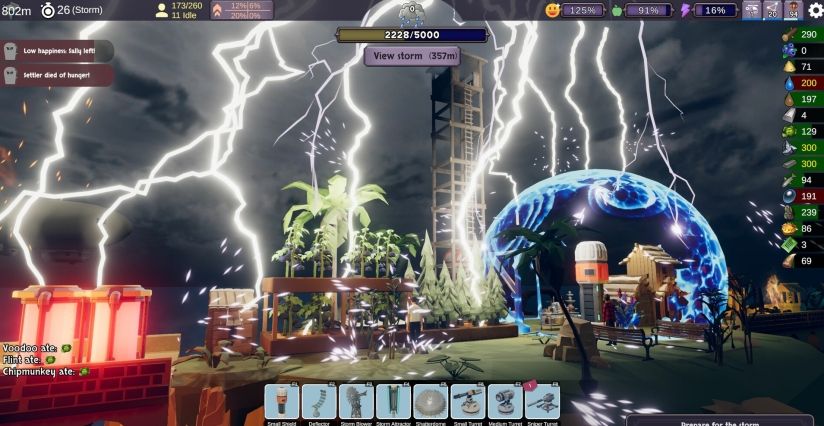
Task: Select the Storm Slower structure
Action: (356, 402)
